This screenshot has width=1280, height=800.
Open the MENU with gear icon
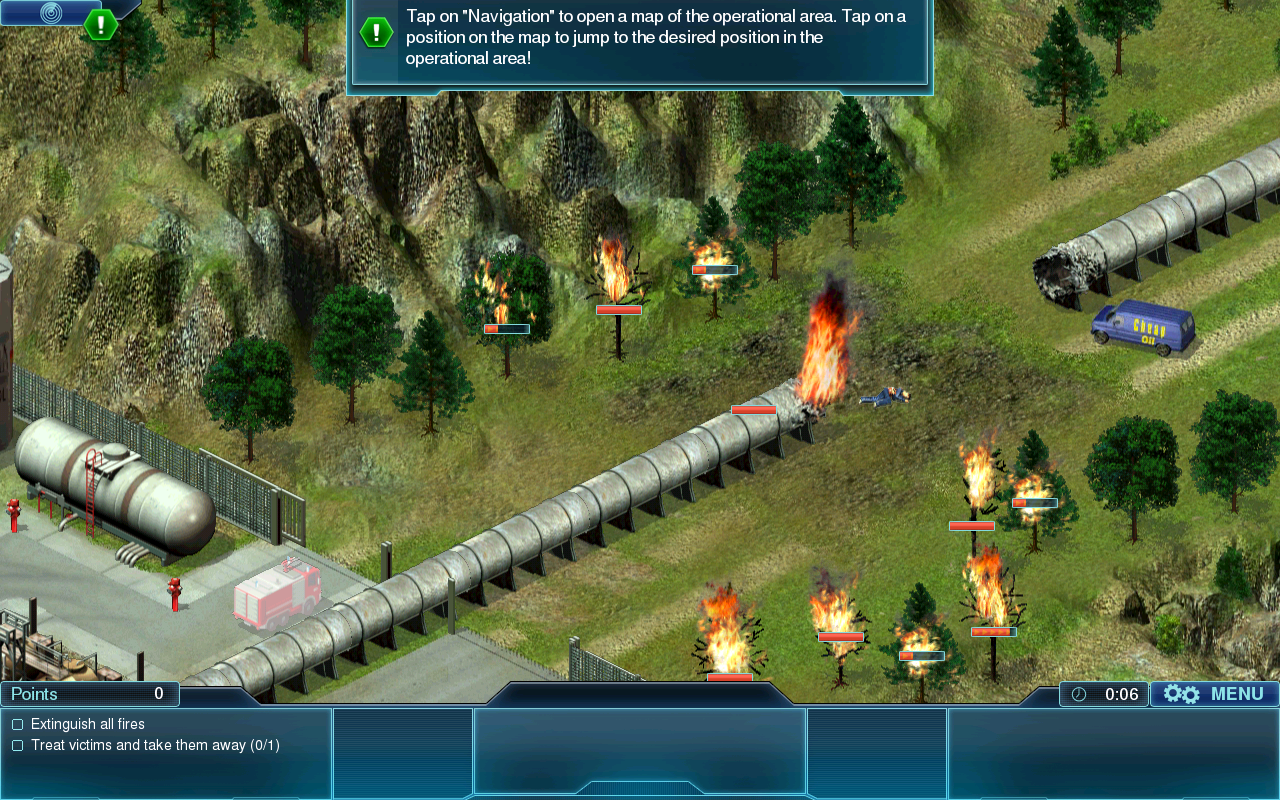(x=1214, y=694)
